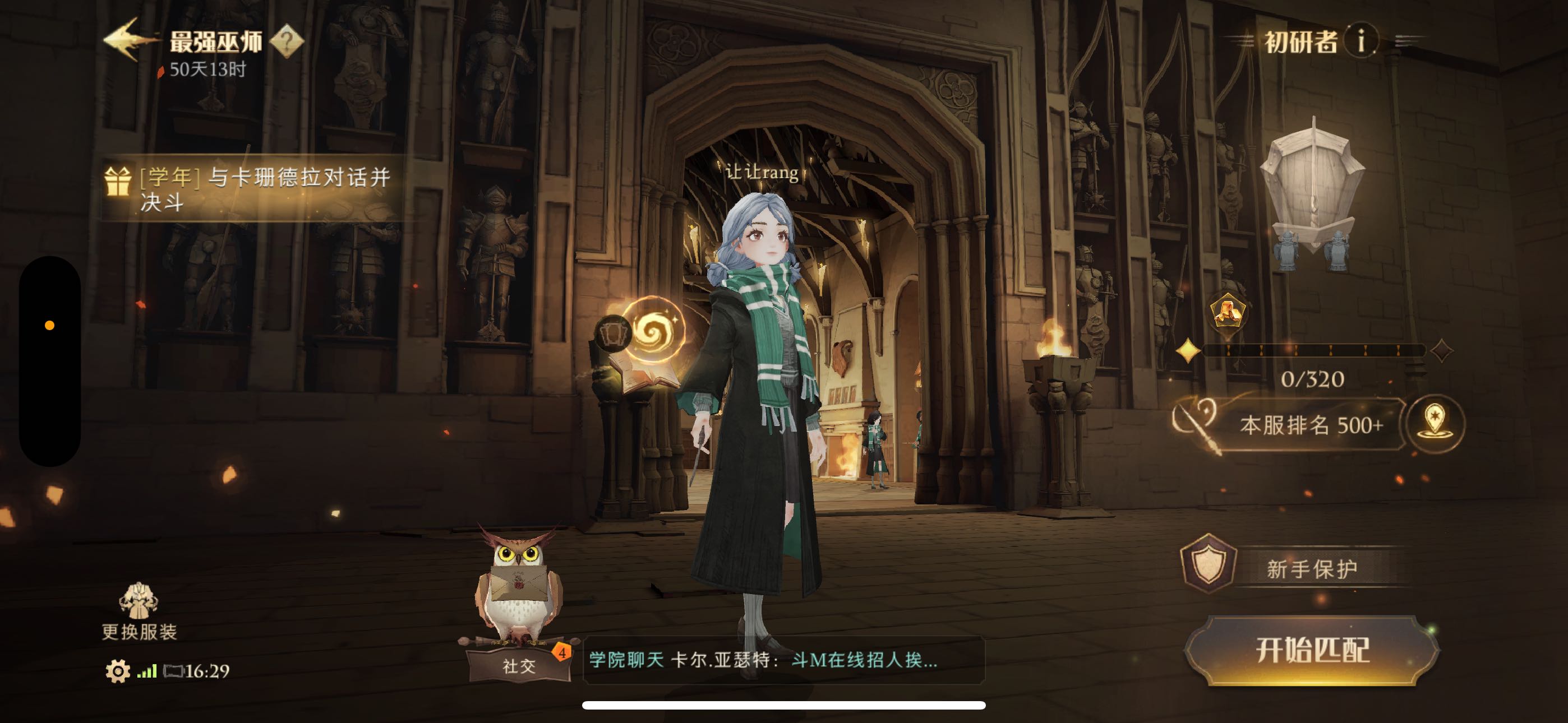Tap the location pin icon beside ranking

1435,424
